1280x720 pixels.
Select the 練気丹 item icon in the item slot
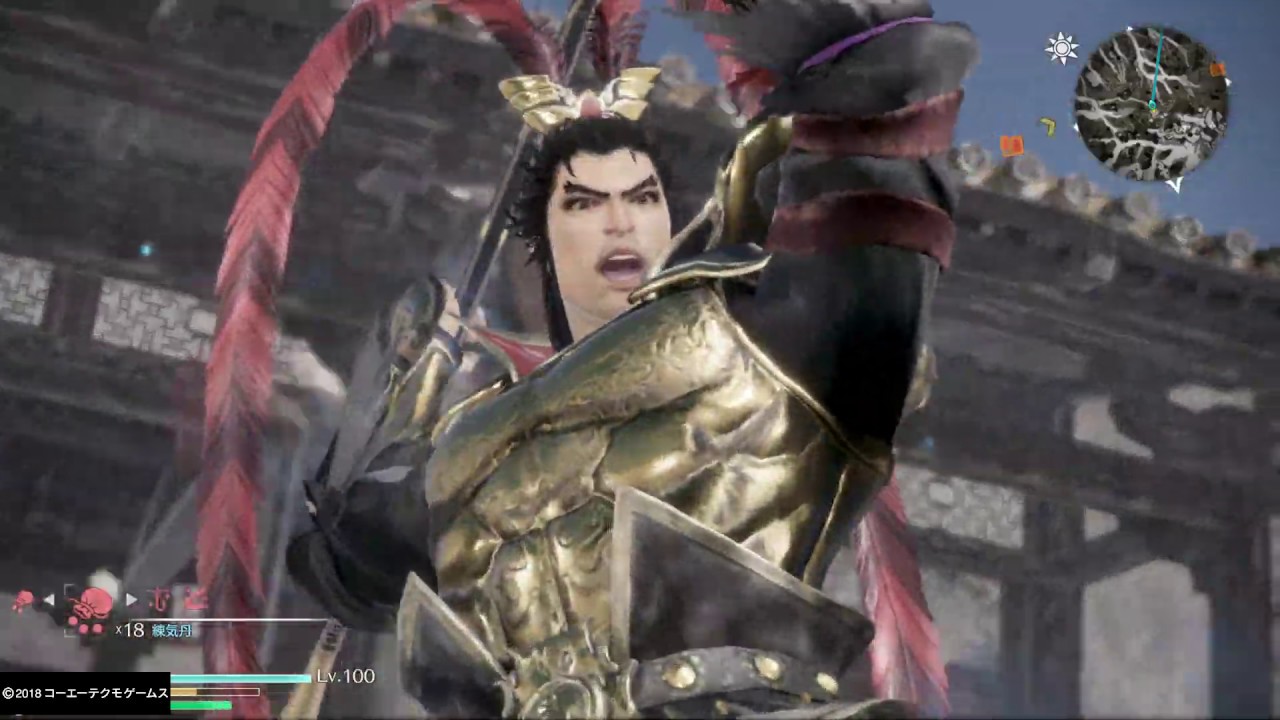90,605
